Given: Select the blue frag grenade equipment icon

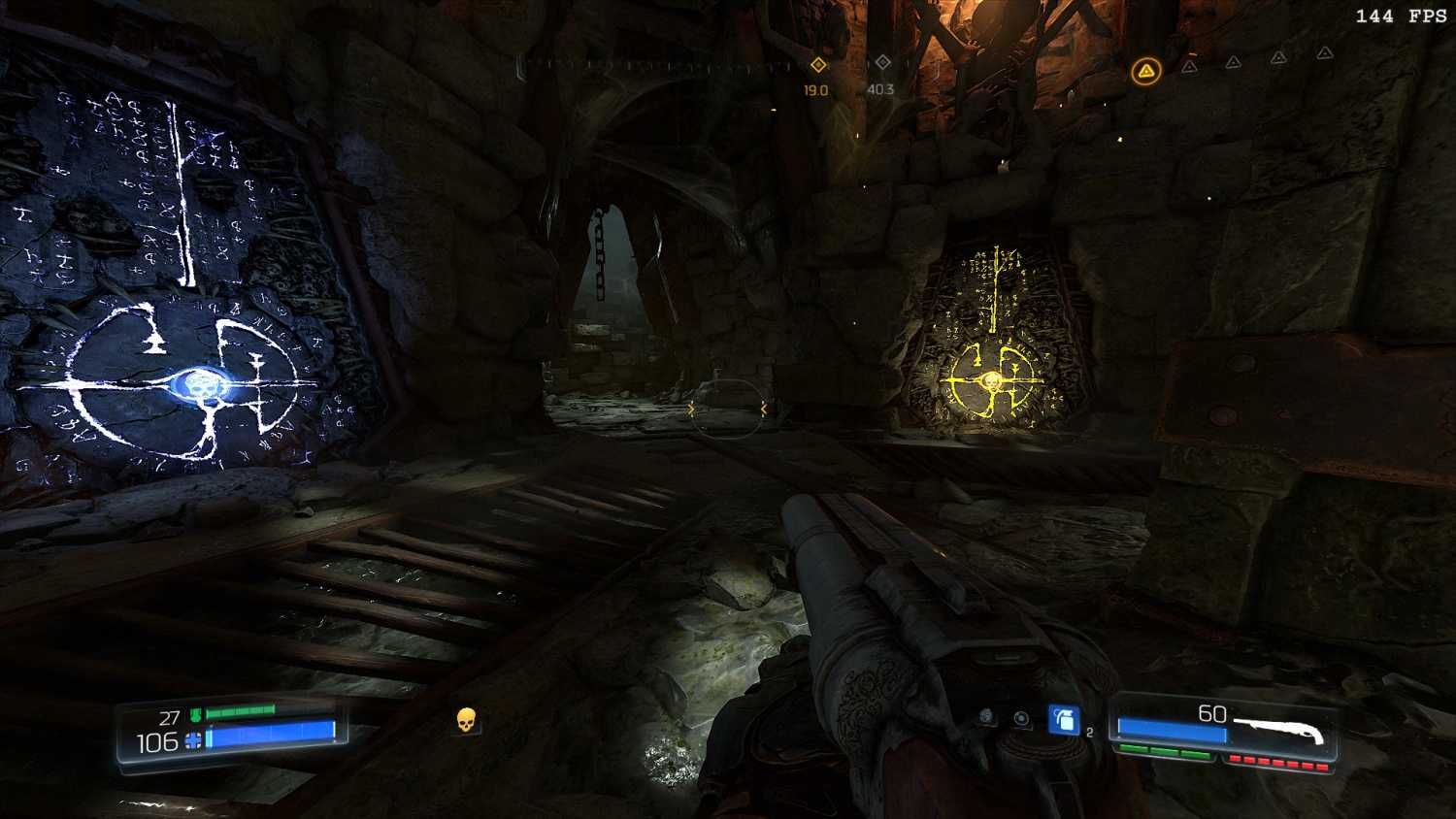Looking at the screenshot, I should pos(1064,719).
